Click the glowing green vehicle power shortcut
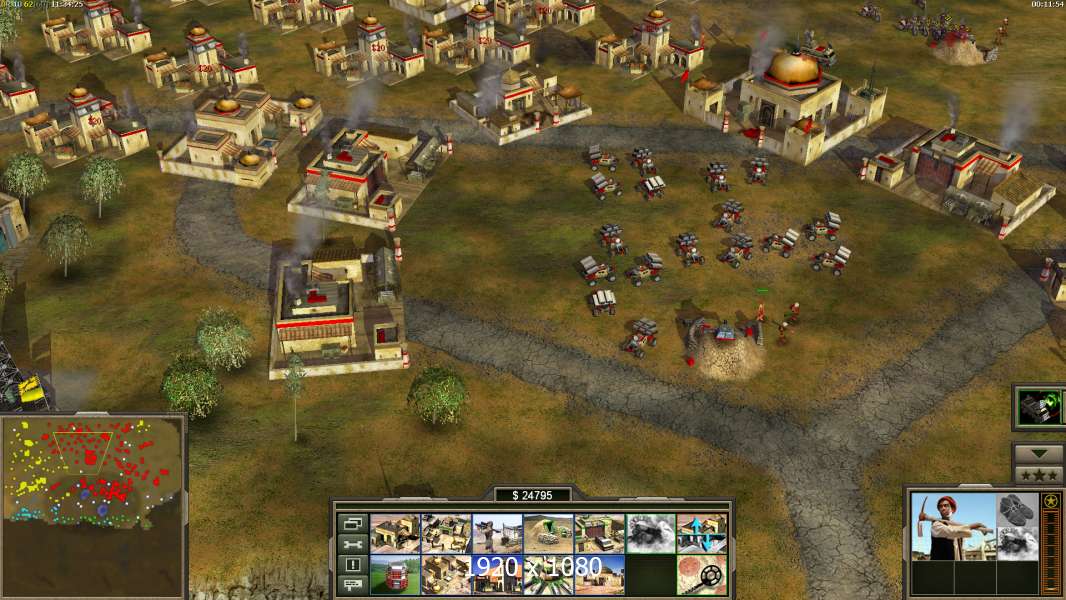 coord(1037,407)
